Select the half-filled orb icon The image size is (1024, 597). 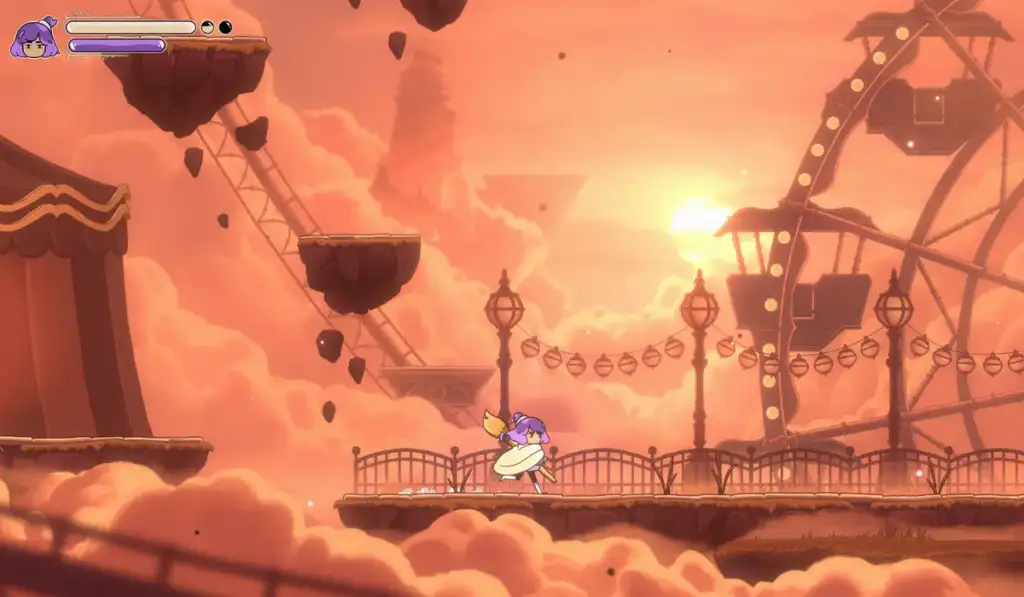pyautogui.click(x=207, y=27)
